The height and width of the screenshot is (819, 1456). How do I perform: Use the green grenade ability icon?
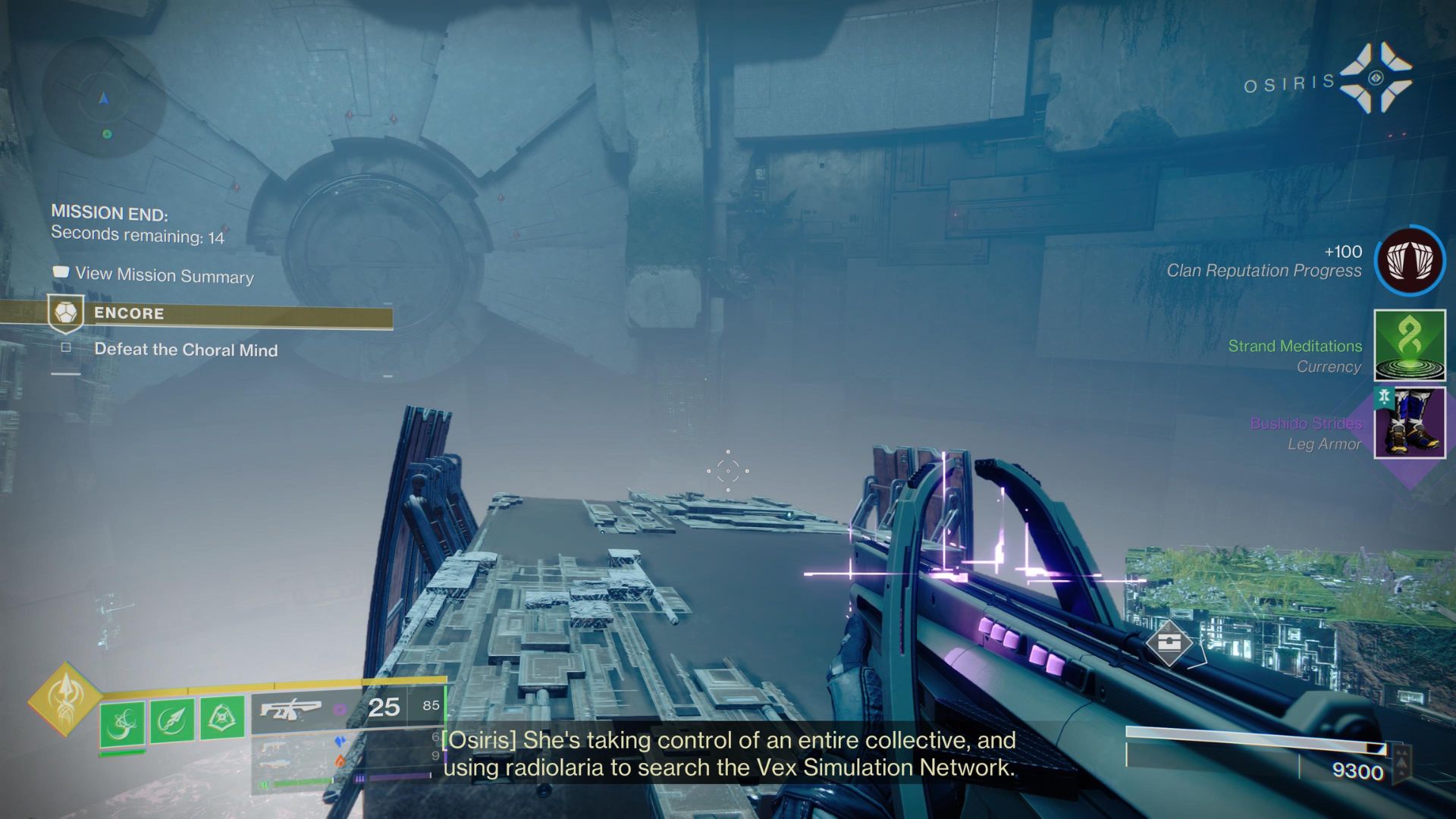[121, 722]
